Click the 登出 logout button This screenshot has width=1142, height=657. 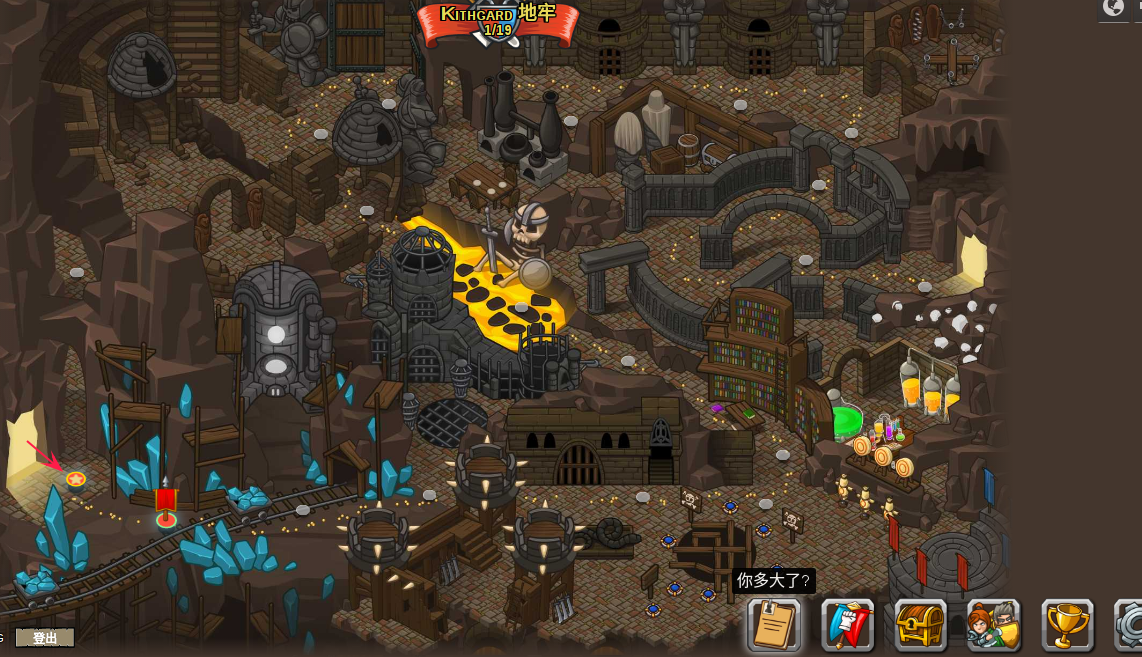[x=46, y=638]
